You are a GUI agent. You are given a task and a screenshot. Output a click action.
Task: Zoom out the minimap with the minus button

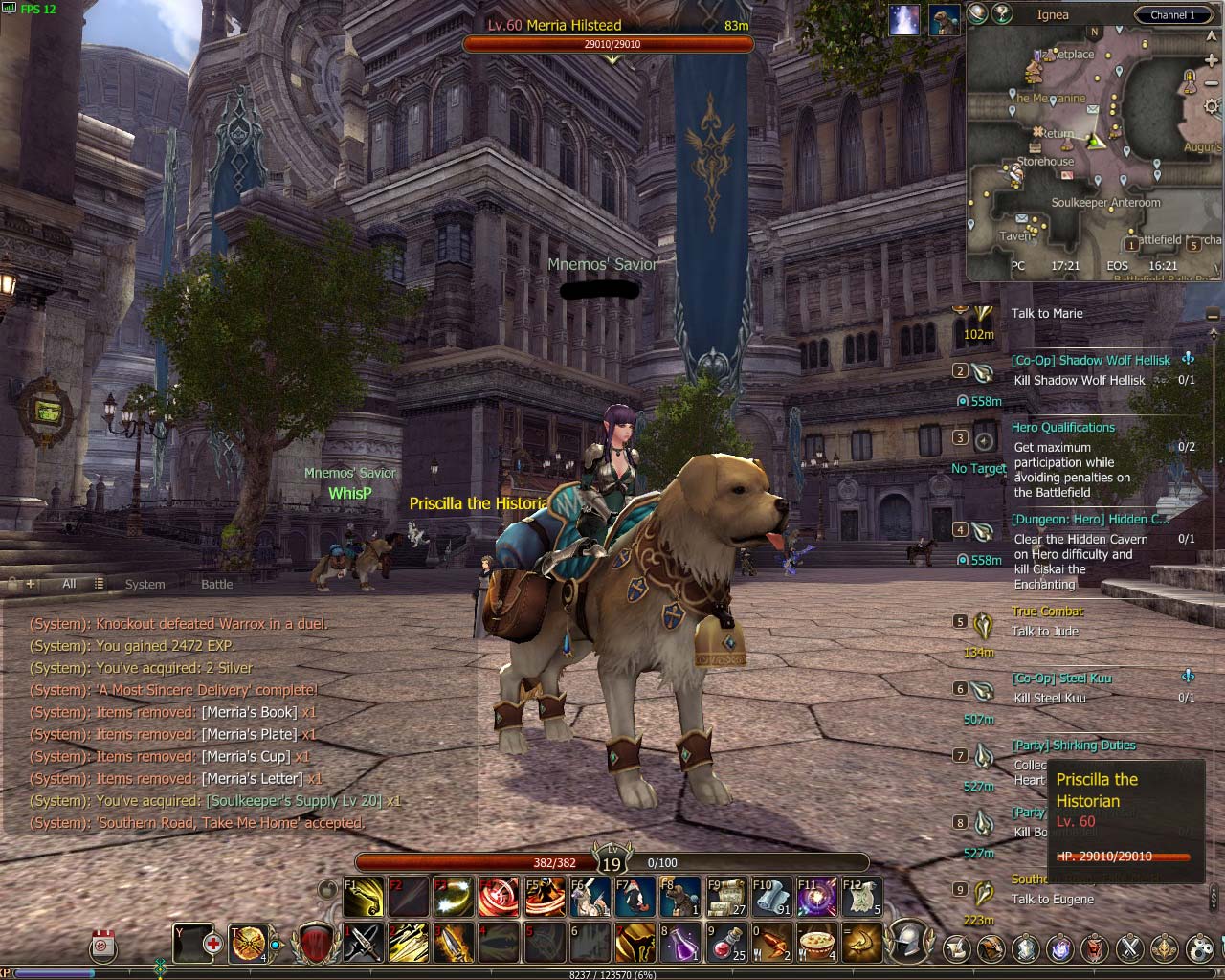(x=1212, y=84)
